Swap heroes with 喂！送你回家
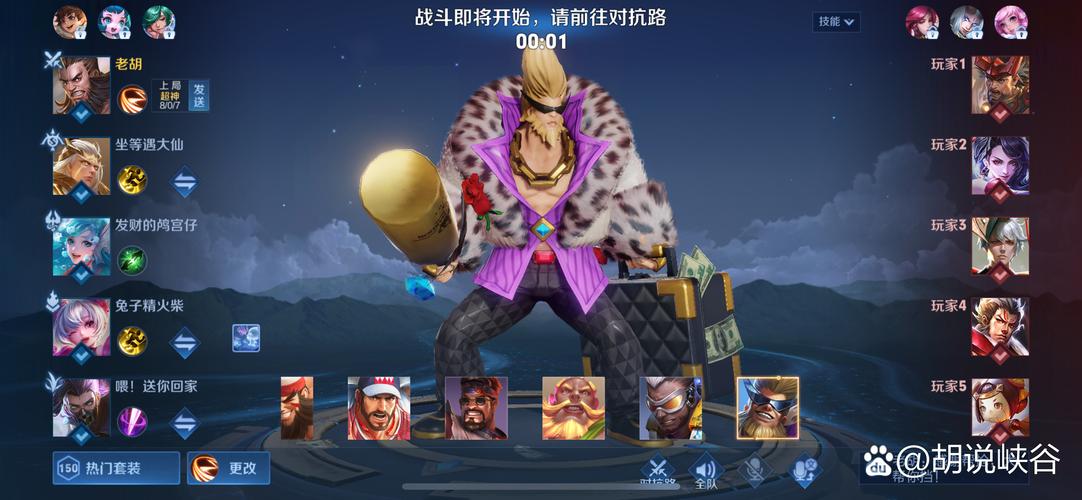Viewport: 1082px width, 500px height. pyautogui.click(x=185, y=421)
